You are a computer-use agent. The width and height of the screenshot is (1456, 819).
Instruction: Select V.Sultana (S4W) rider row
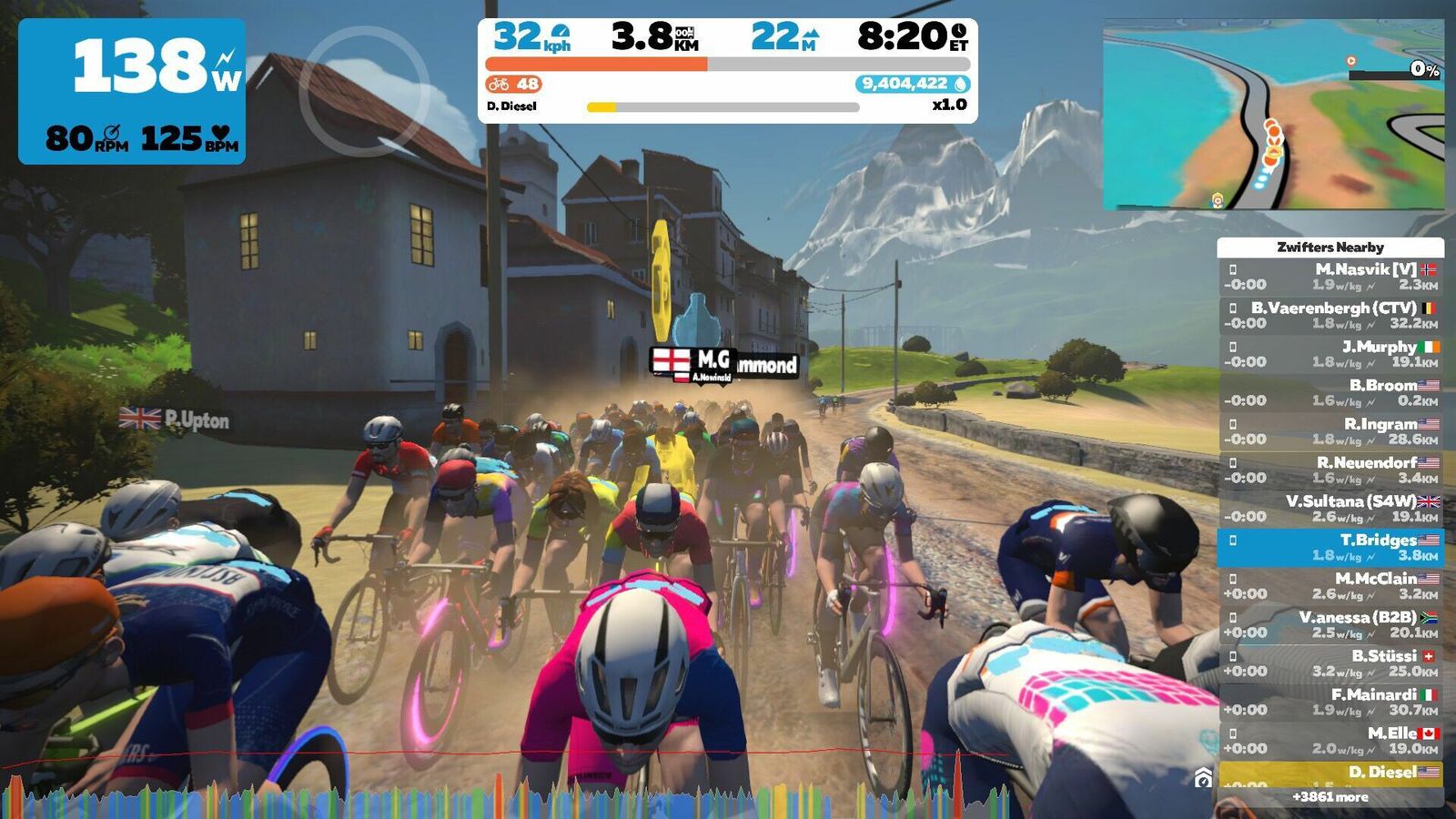[x=1330, y=509]
